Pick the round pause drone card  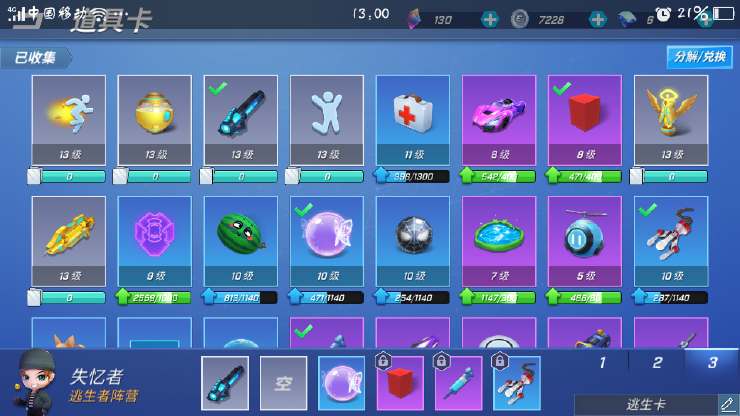click(x=584, y=240)
